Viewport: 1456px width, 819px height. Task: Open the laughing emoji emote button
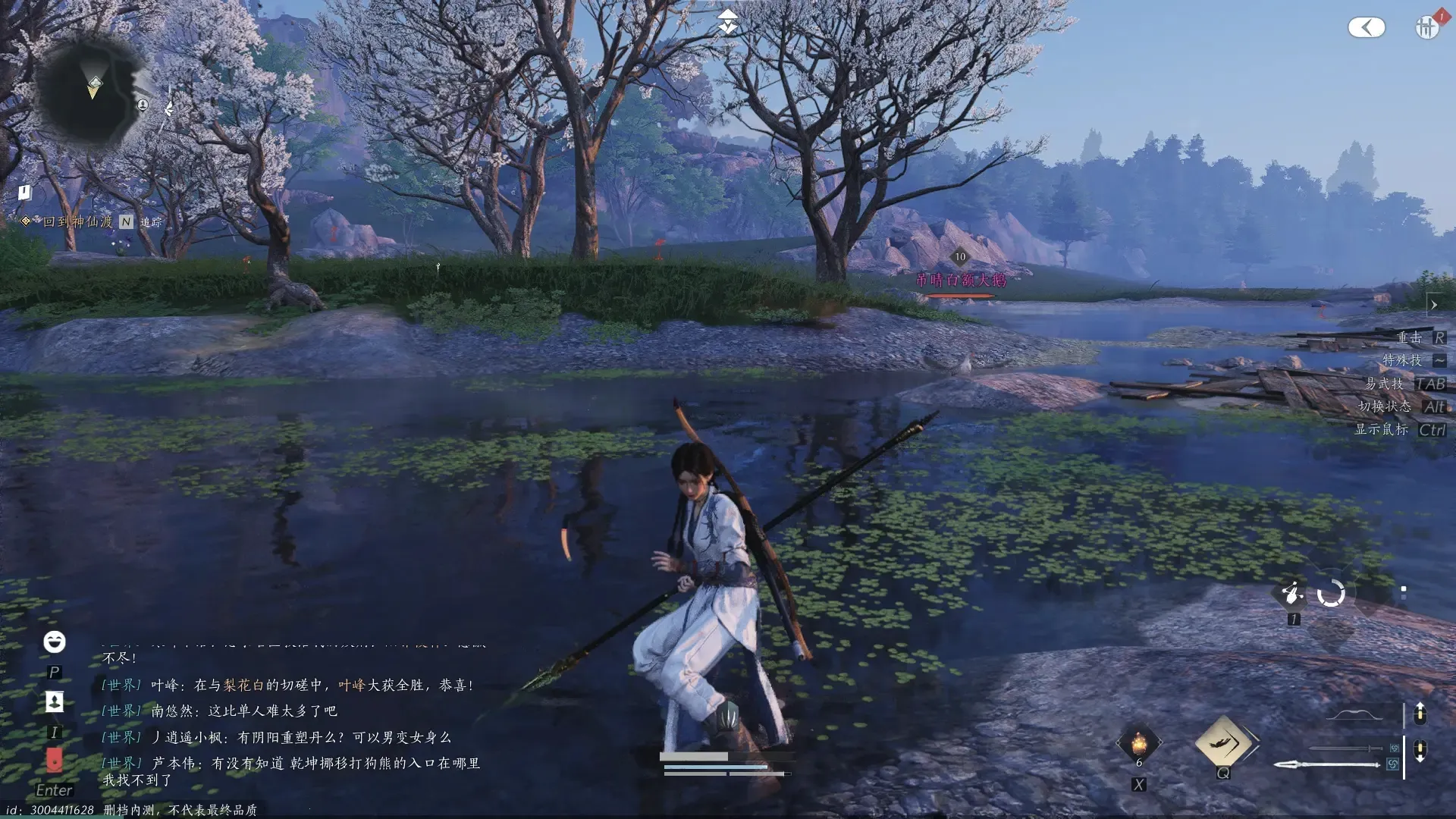(x=54, y=642)
